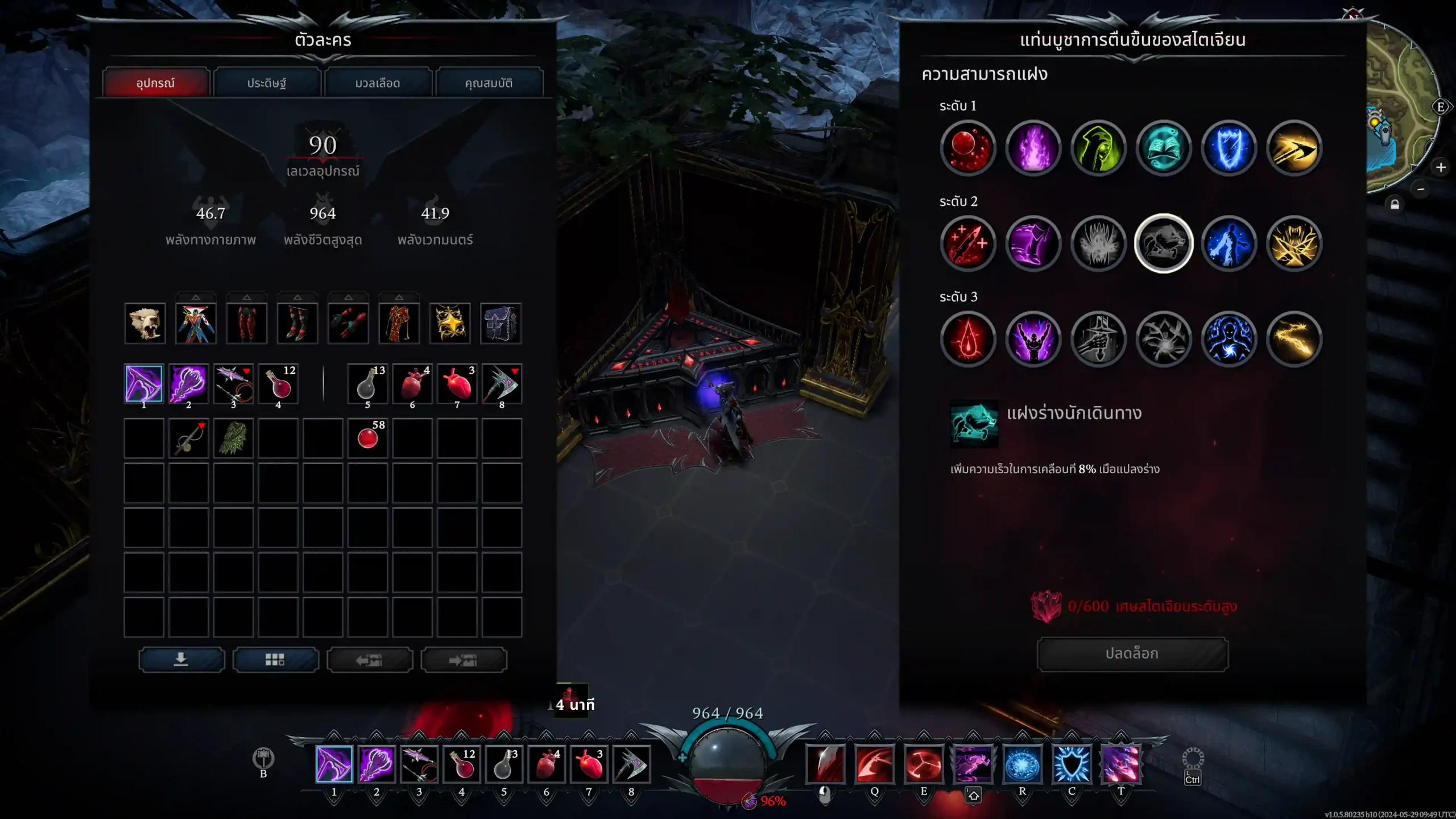Choose the blue shield passive icon

(1228, 148)
